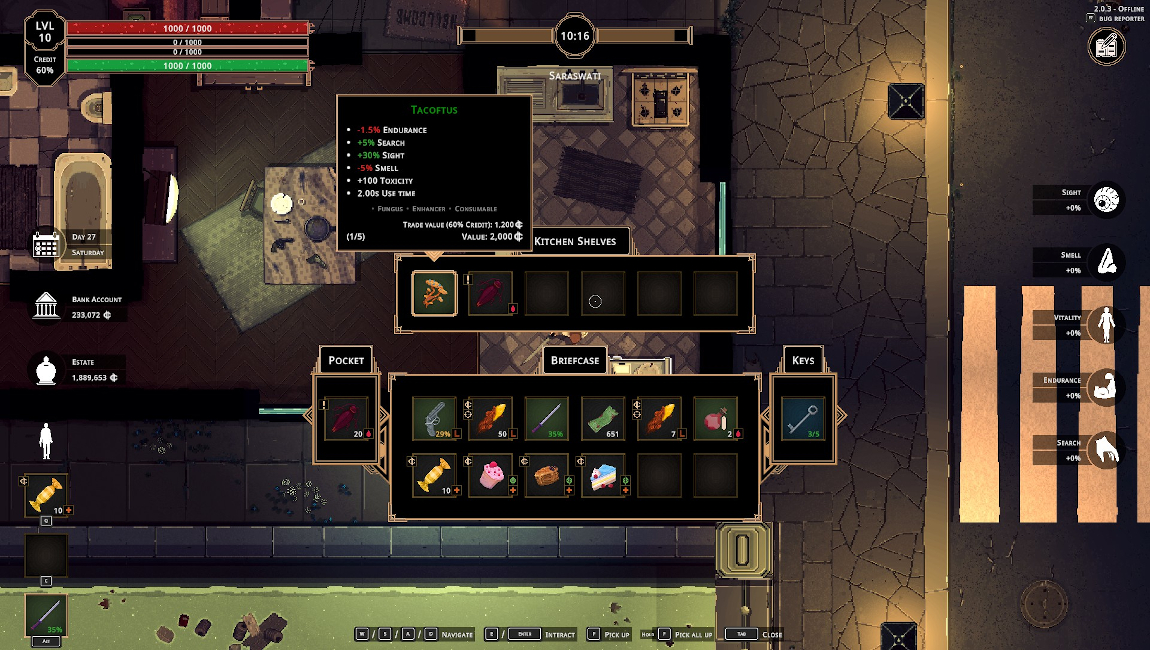Select the key in the Keys panel
This screenshot has width=1150, height=650.
tap(803, 418)
